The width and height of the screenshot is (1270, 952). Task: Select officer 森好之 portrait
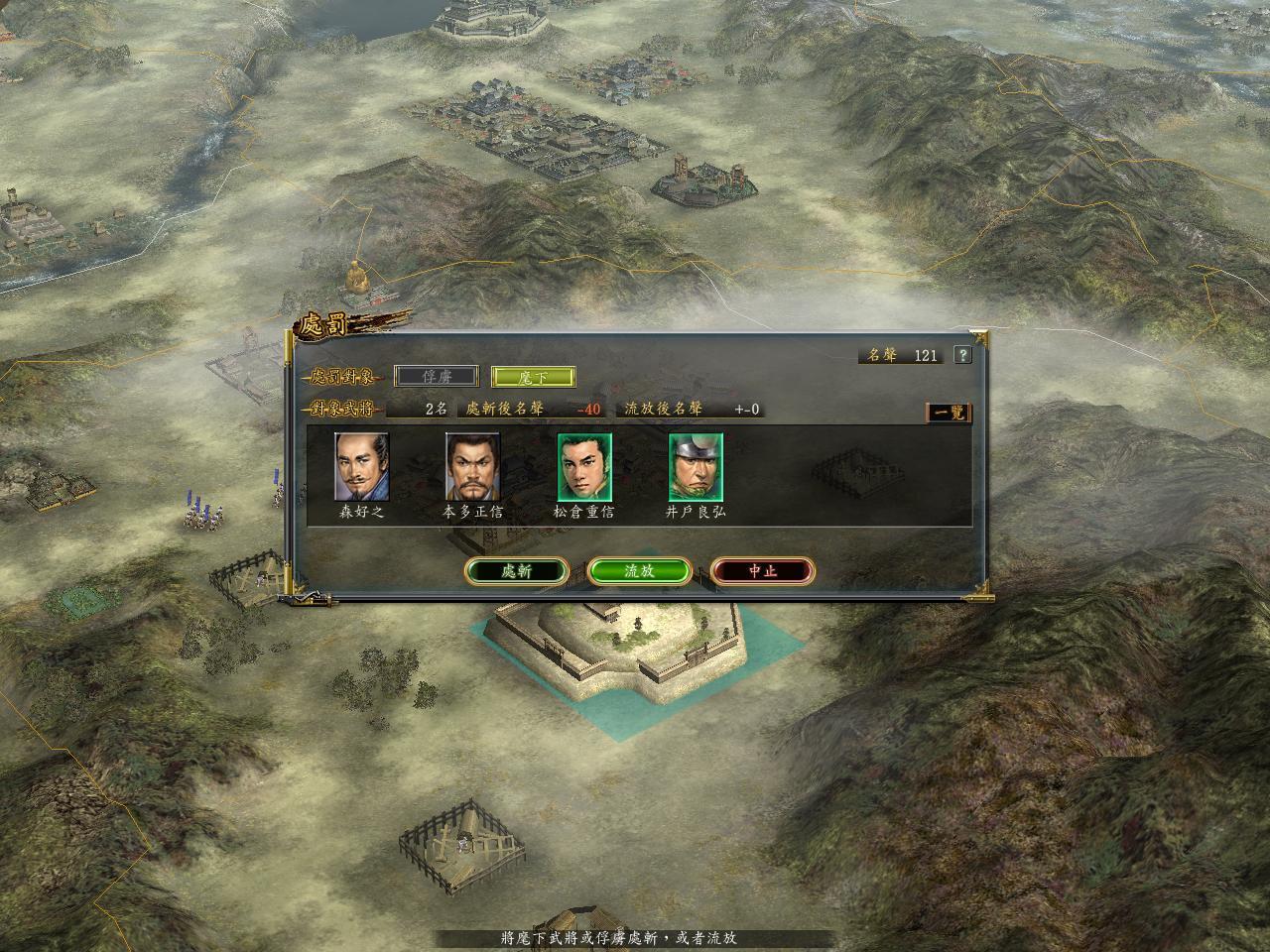point(362,467)
